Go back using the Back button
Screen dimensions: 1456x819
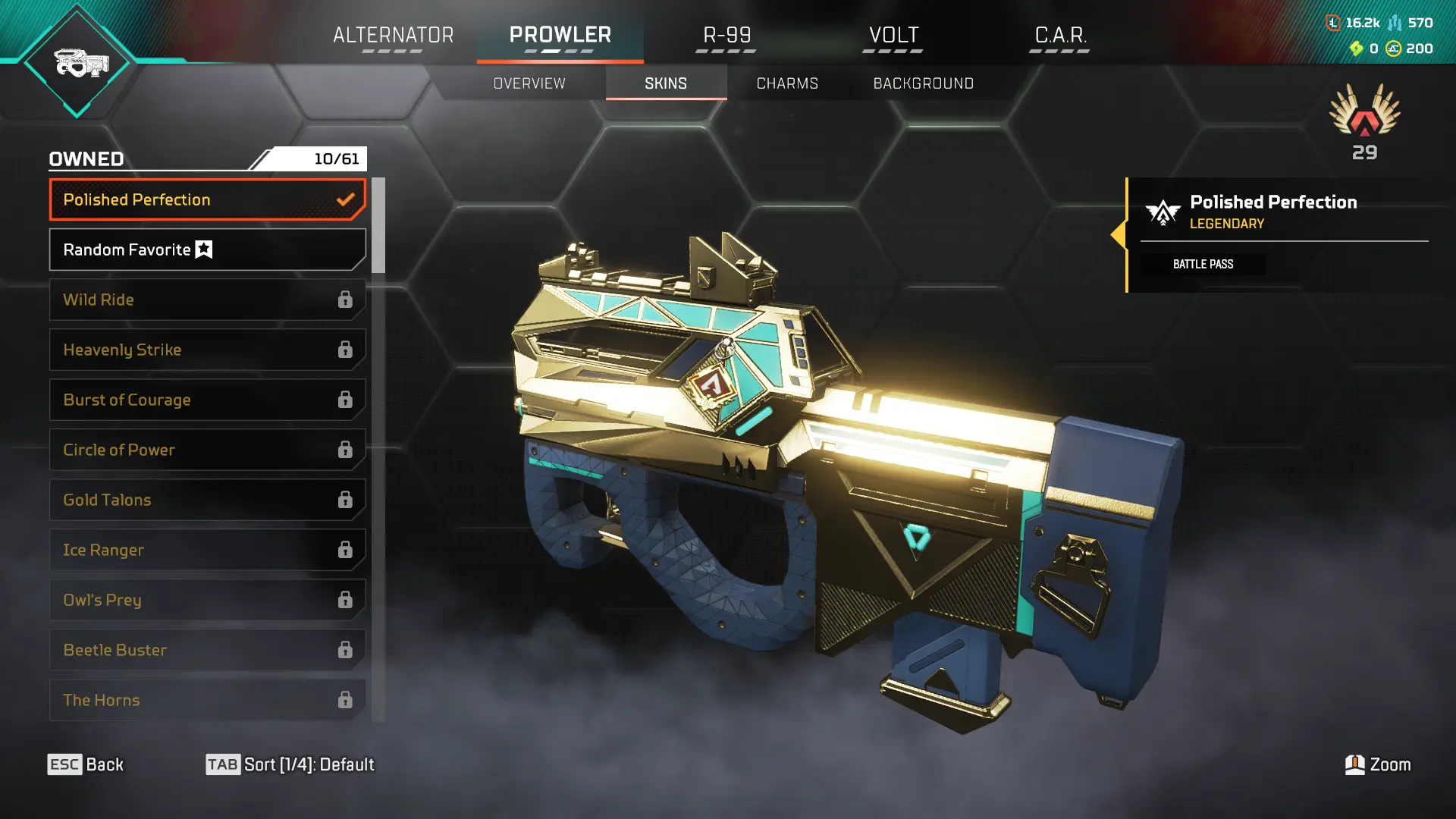(86, 764)
